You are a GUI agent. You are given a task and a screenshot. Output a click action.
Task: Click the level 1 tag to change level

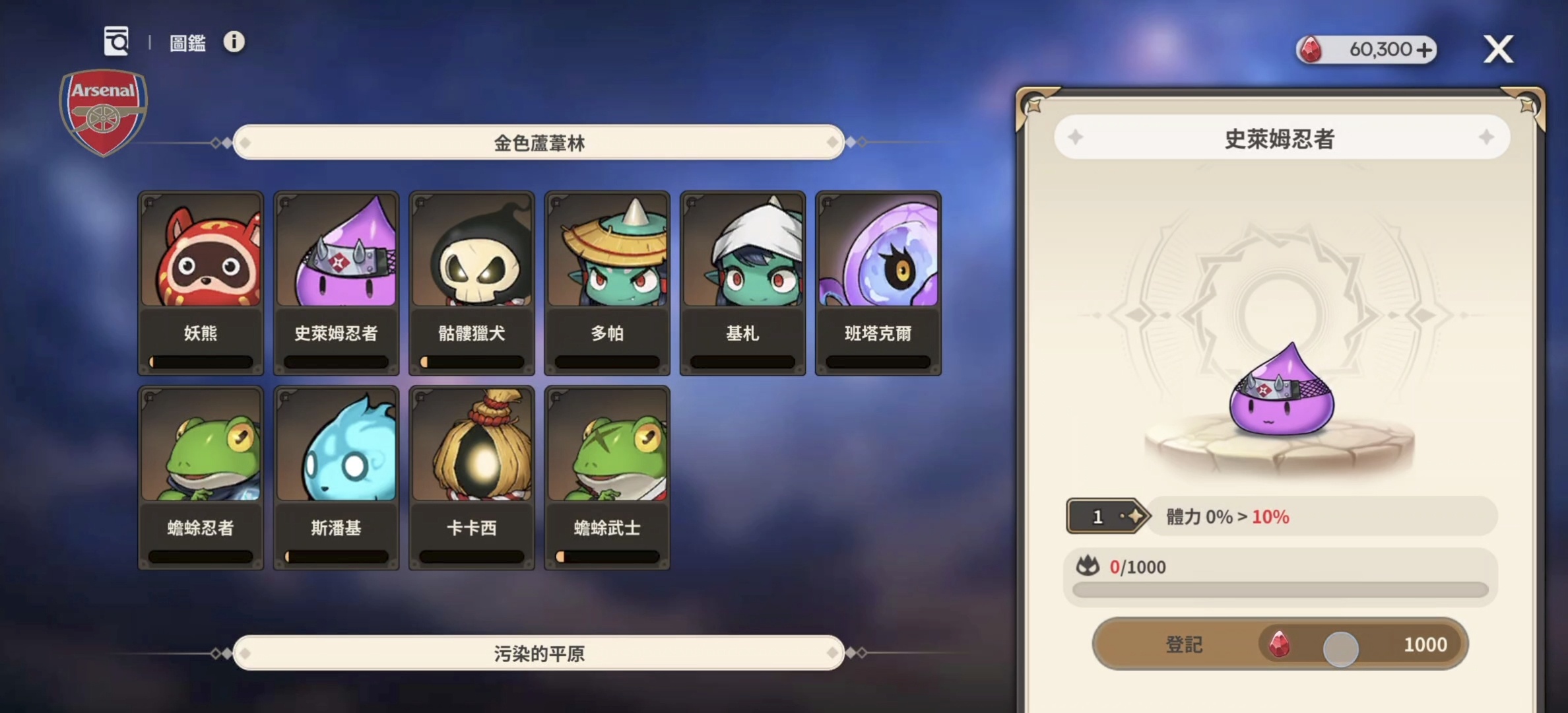[x=1099, y=516]
